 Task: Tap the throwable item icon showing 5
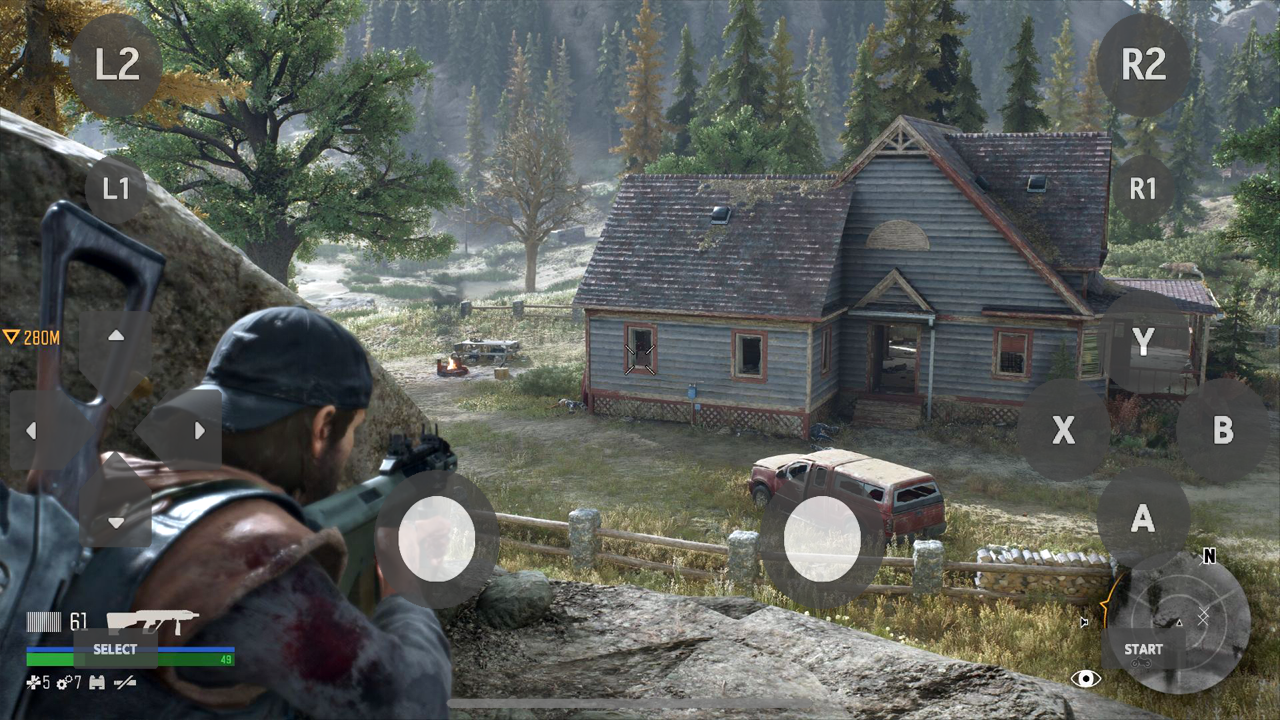(x=33, y=683)
